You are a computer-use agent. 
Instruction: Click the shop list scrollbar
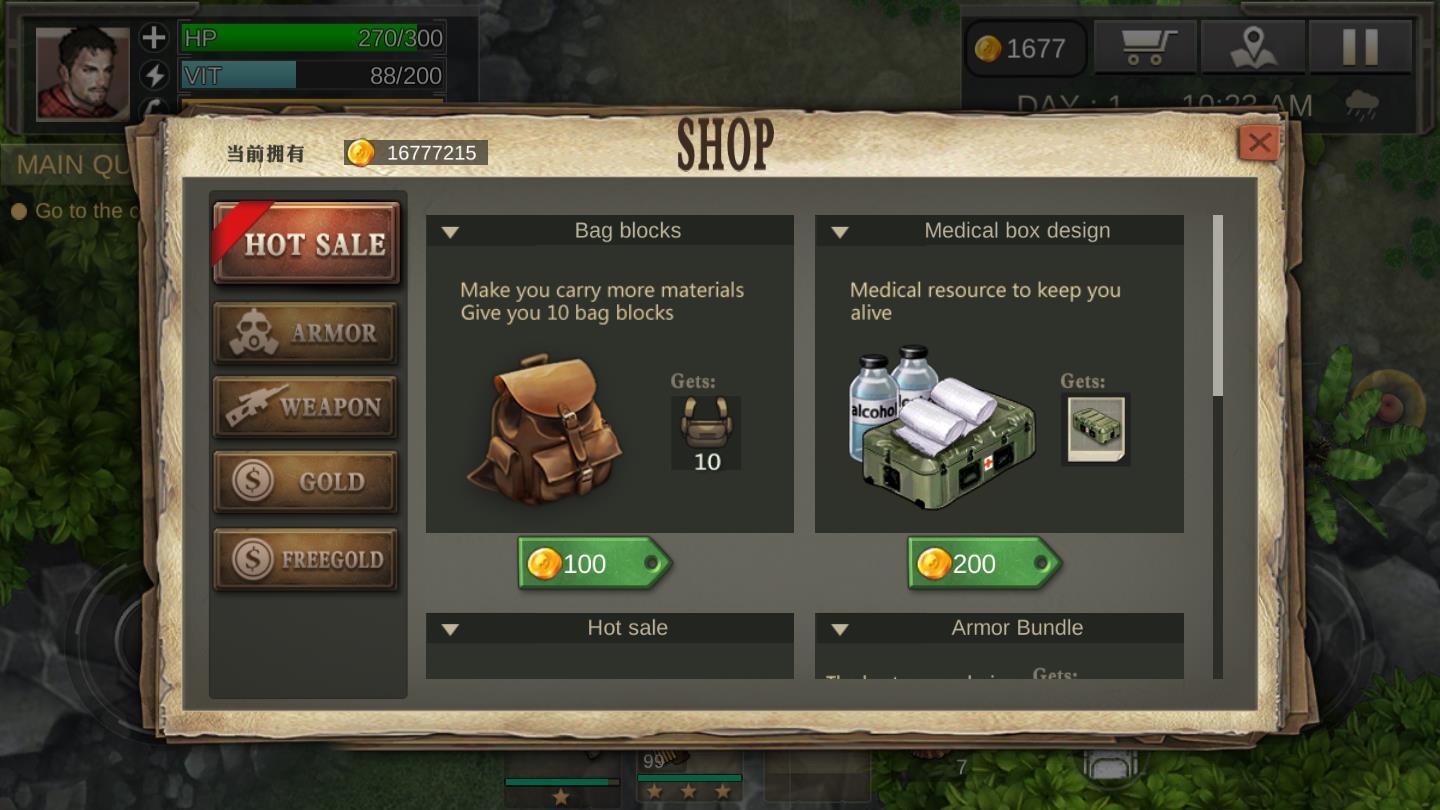tap(1218, 306)
